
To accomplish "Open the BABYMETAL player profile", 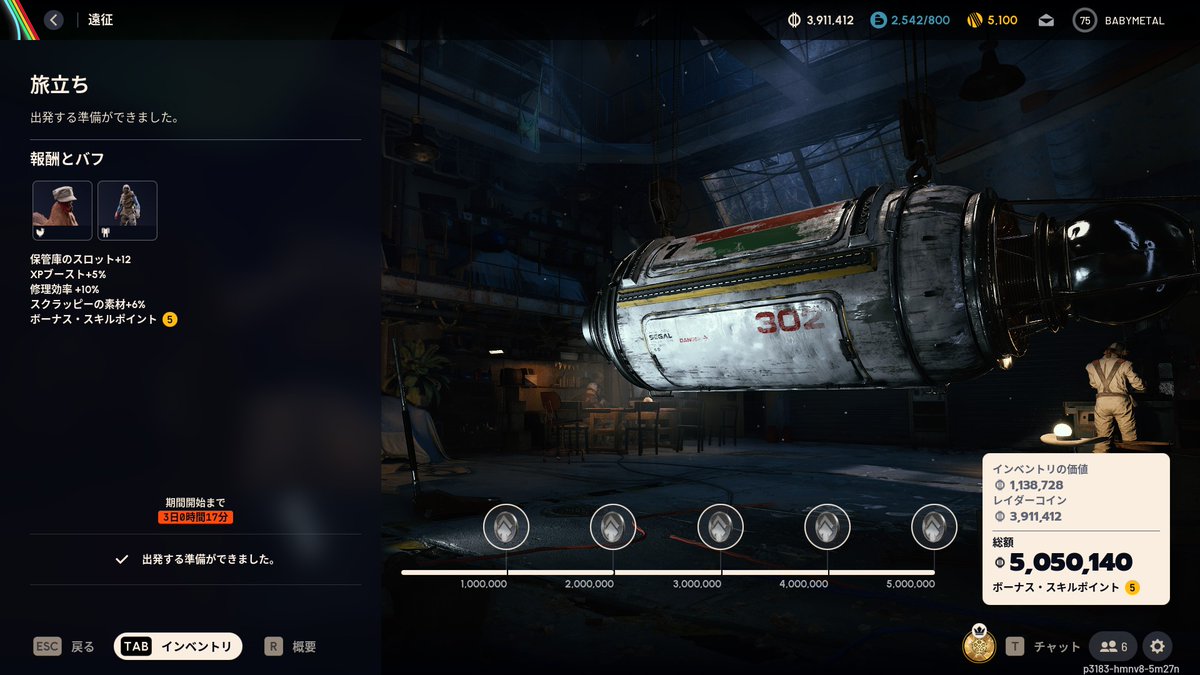I will pyautogui.click(x=1120, y=20).
